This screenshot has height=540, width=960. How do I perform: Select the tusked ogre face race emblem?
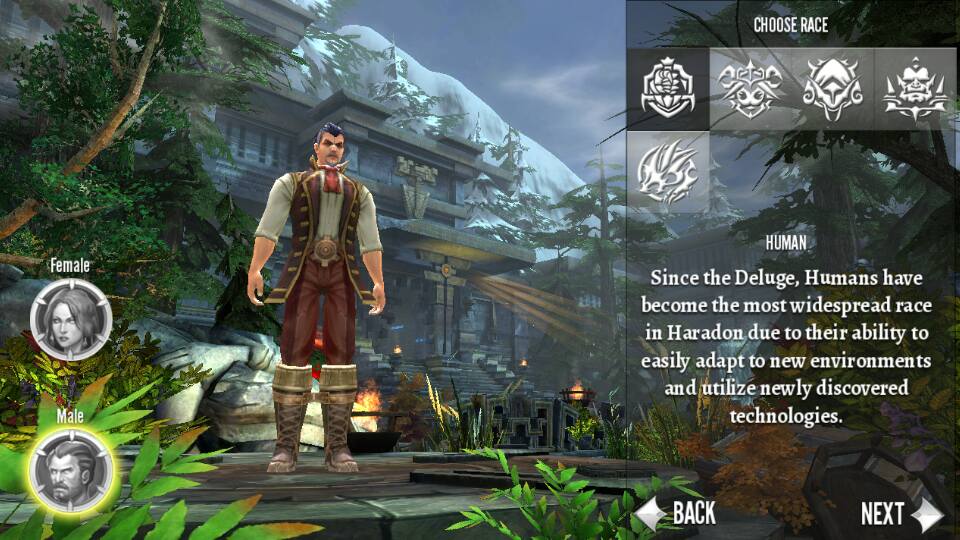[x=914, y=86]
